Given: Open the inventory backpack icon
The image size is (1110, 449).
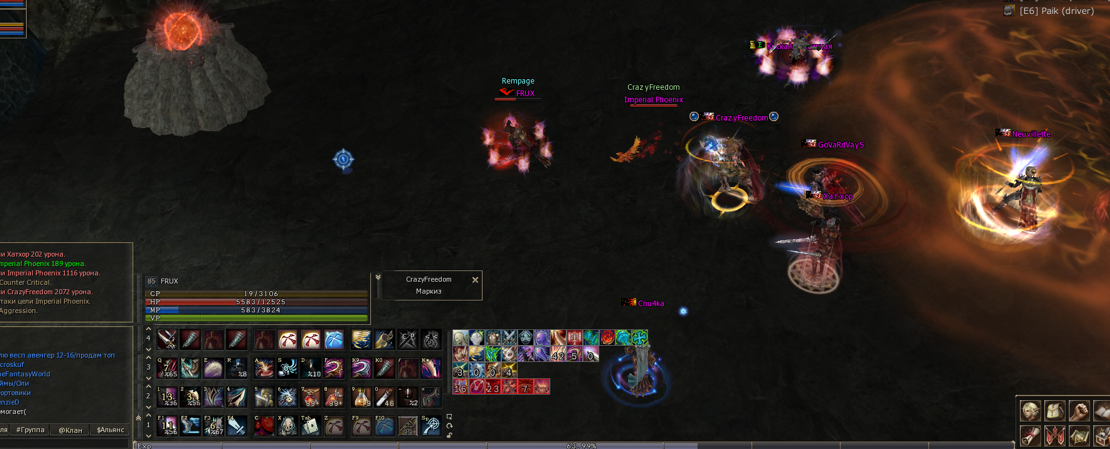Looking at the screenshot, I should pos(1054,411).
